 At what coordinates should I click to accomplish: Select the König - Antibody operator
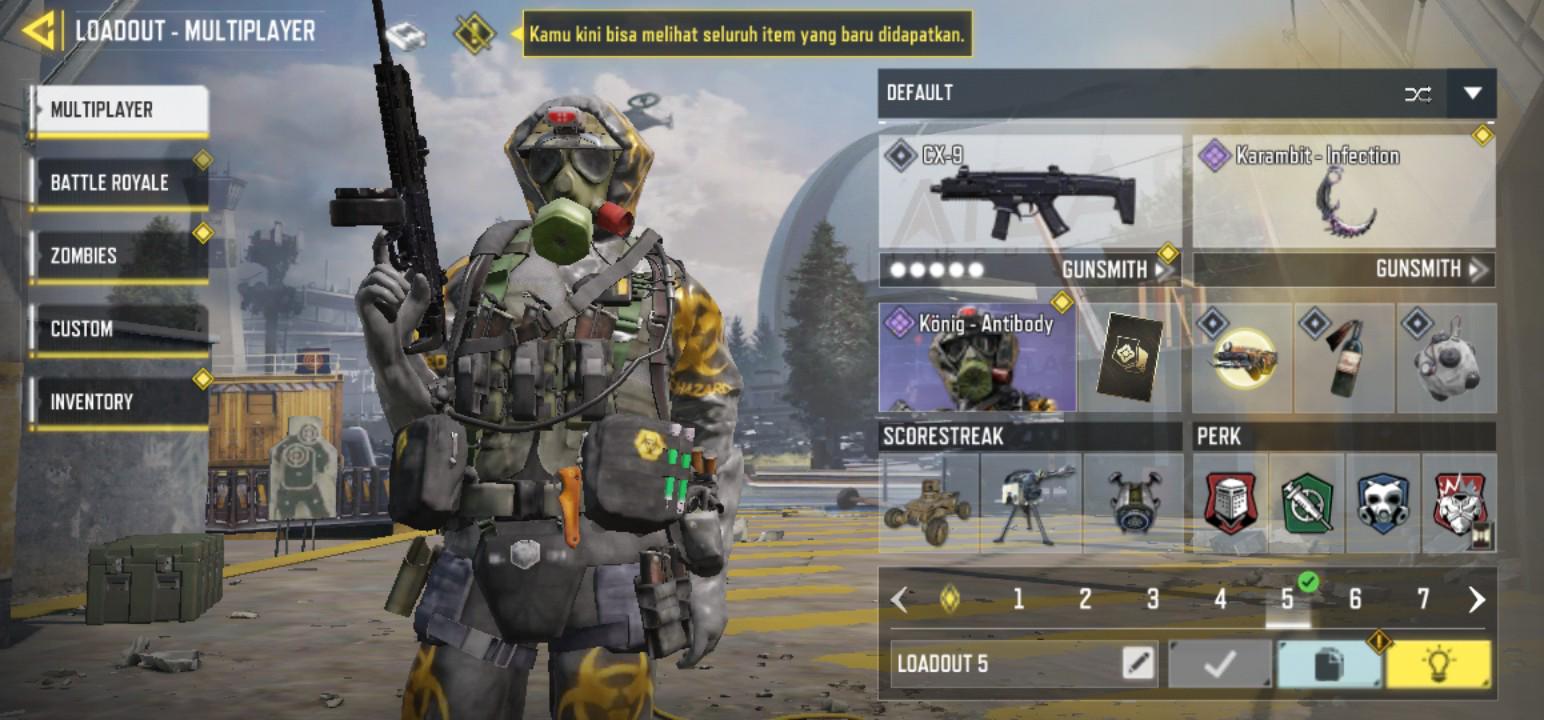click(x=977, y=358)
